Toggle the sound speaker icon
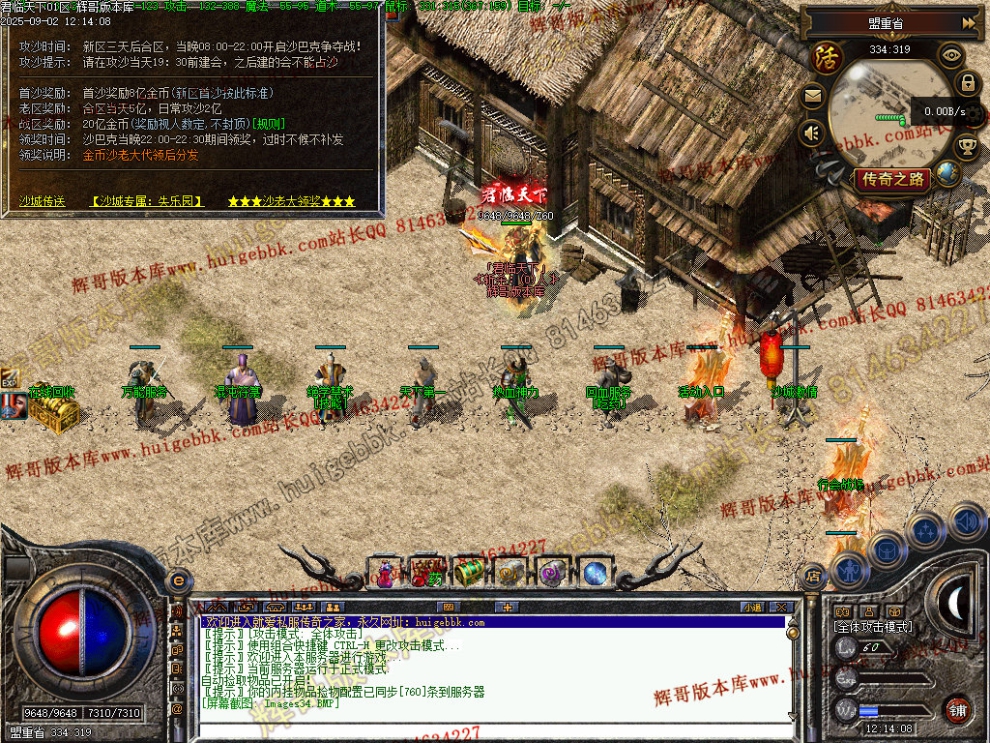Image resolution: width=990 pixels, height=743 pixels. (813, 132)
